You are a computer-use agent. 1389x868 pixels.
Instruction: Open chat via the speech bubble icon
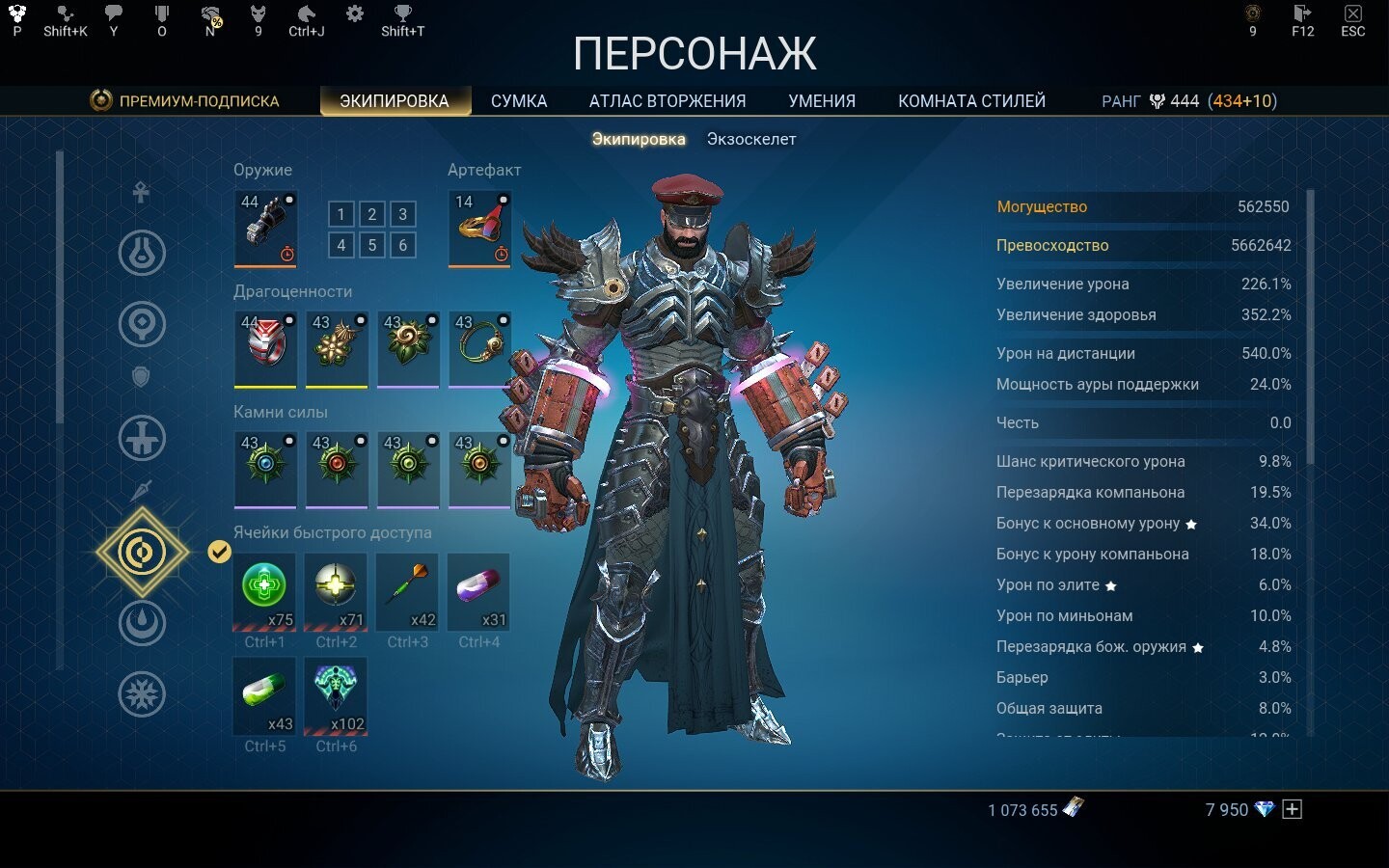coord(113,13)
